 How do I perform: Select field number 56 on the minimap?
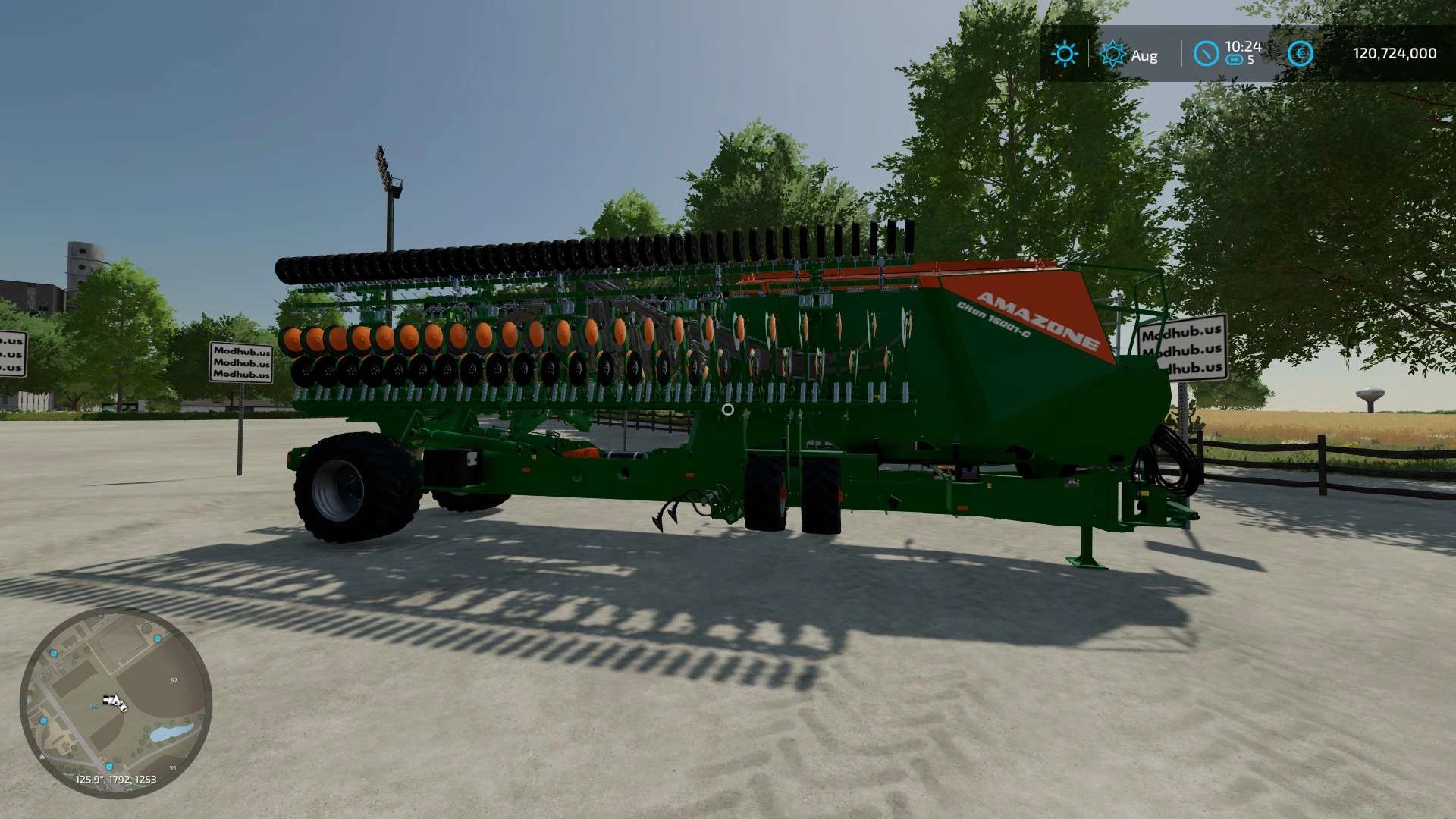pos(94,706)
